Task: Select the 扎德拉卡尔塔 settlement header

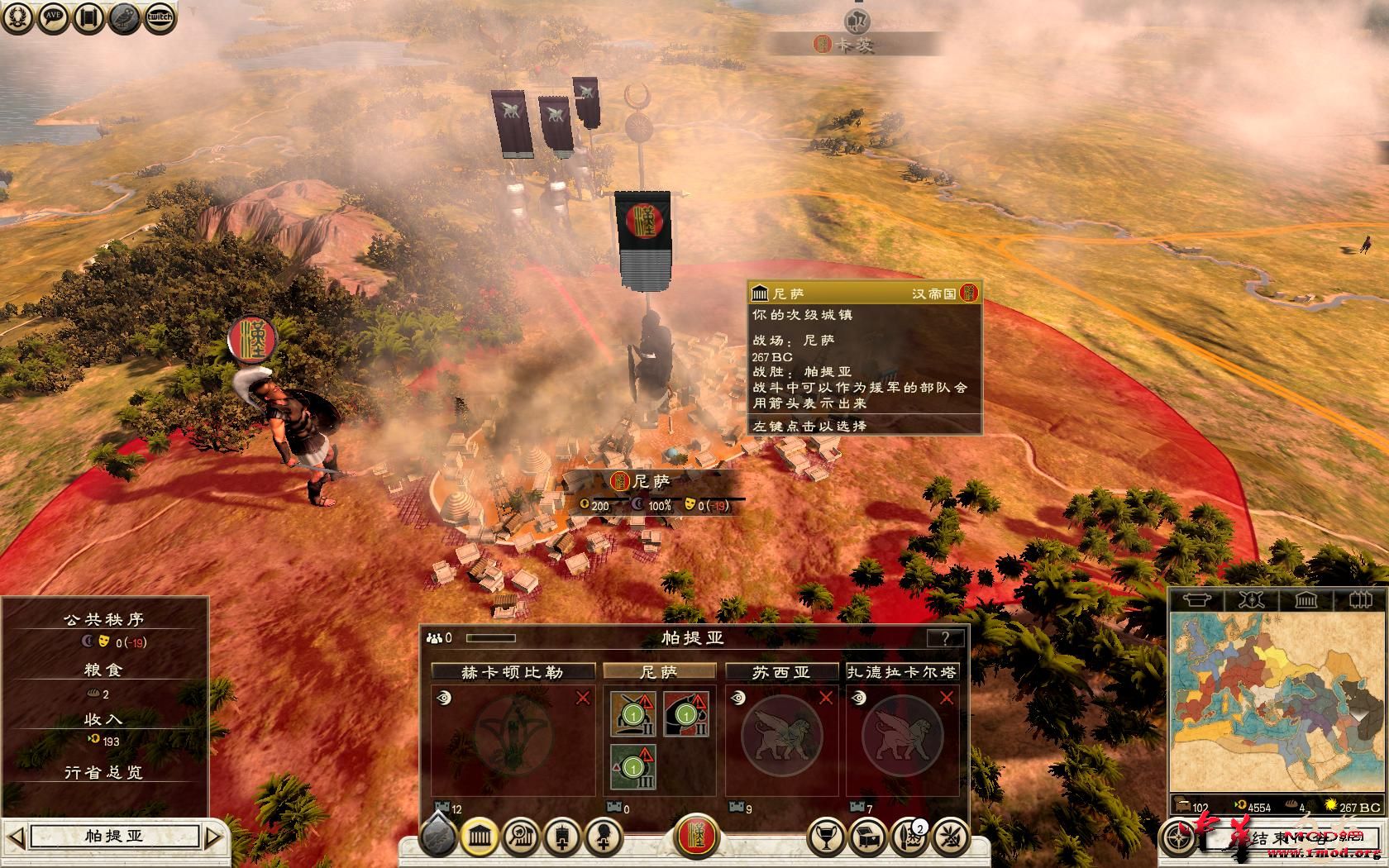Action: (902, 672)
